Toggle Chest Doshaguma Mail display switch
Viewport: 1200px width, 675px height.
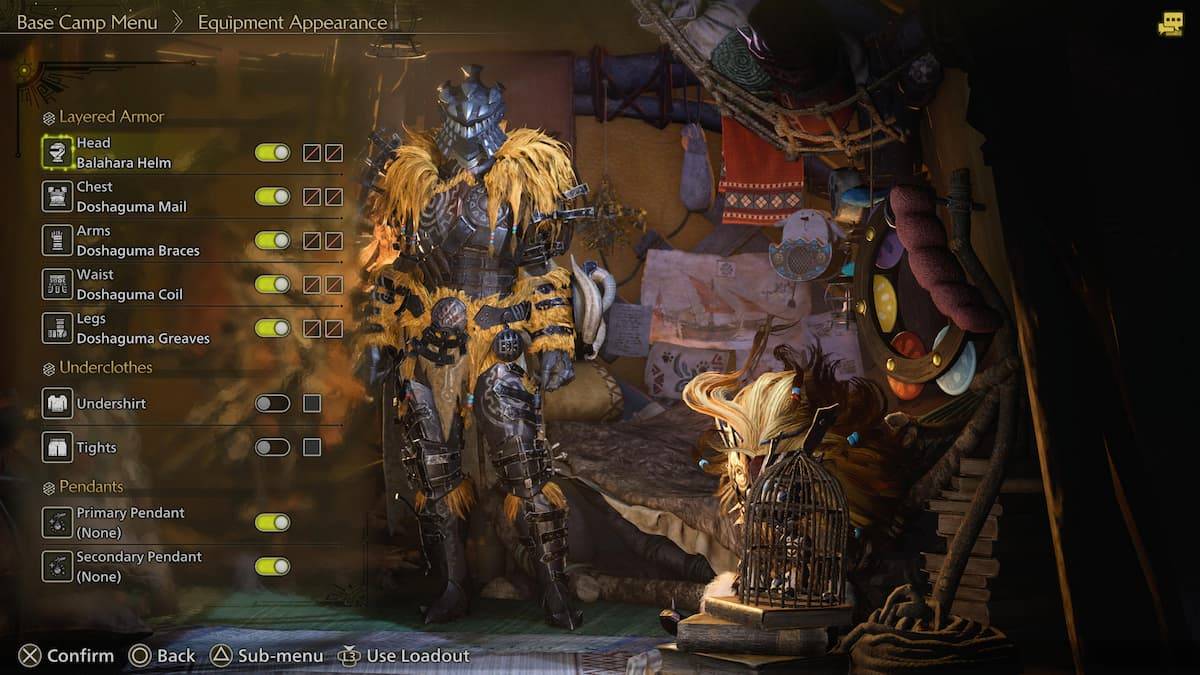pyautogui.click(x=272, y=197)
